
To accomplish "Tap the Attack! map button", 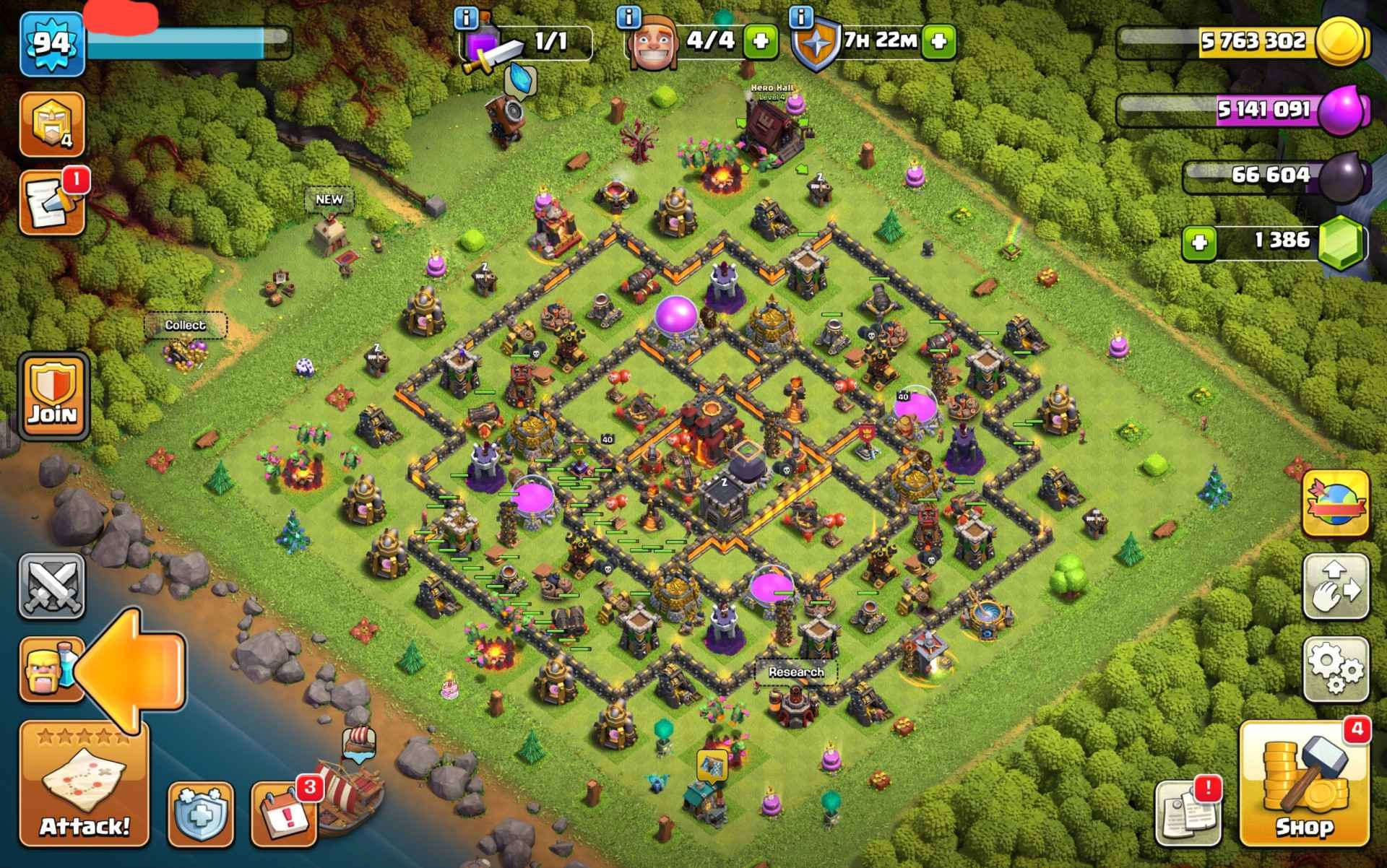I will (84, 784).
